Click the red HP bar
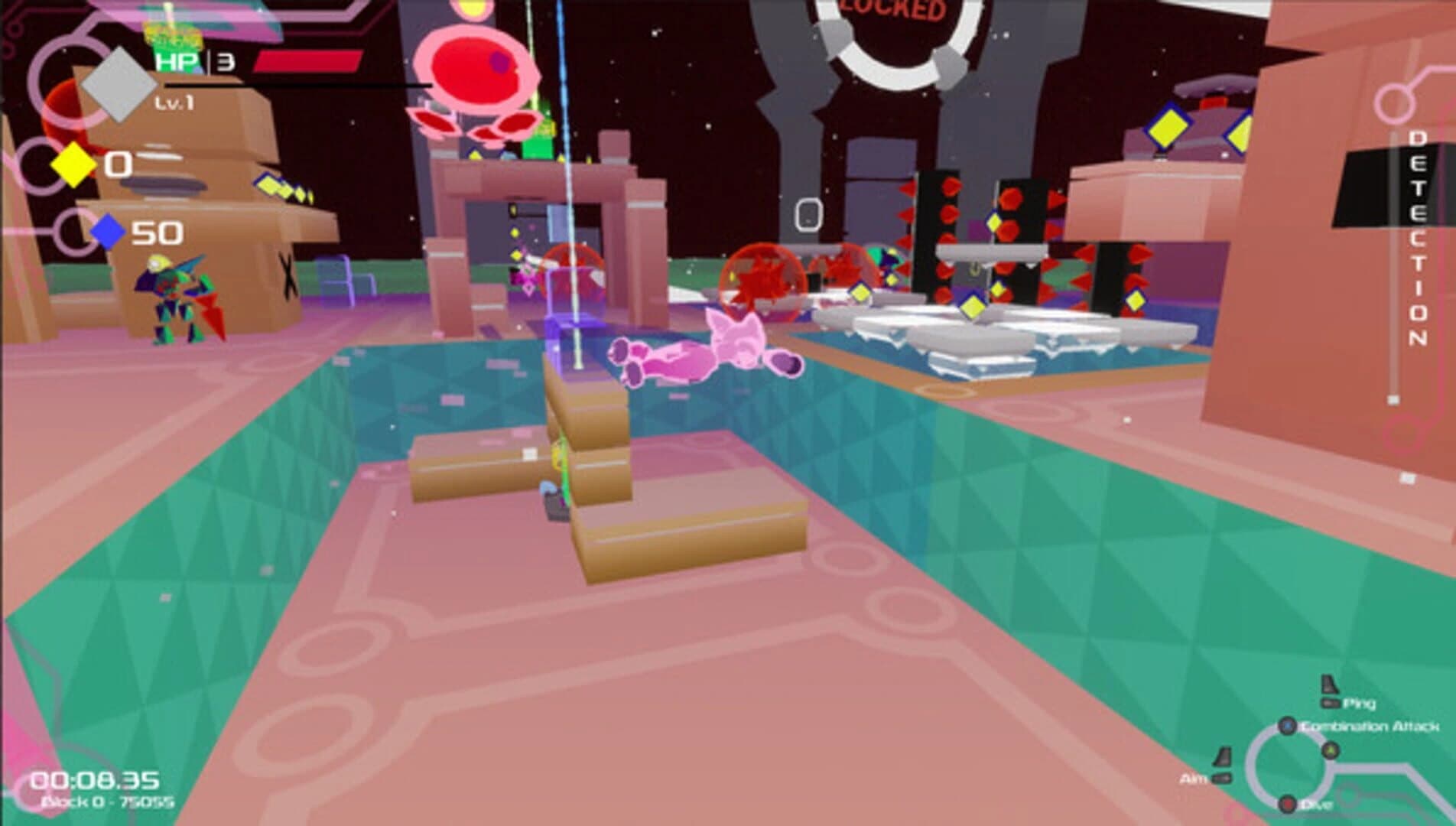This screenshot has height=826, width=1456. 306,61
